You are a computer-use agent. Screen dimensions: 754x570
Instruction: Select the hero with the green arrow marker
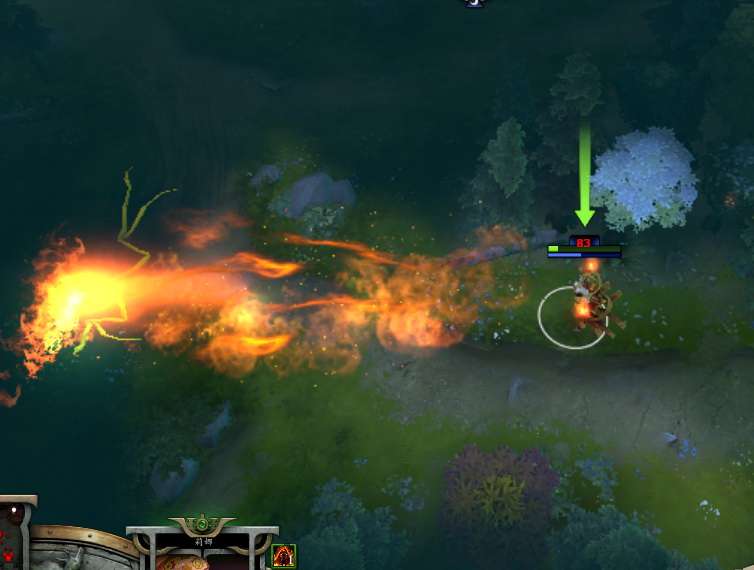pyautogui.click(x=590, y=303)
